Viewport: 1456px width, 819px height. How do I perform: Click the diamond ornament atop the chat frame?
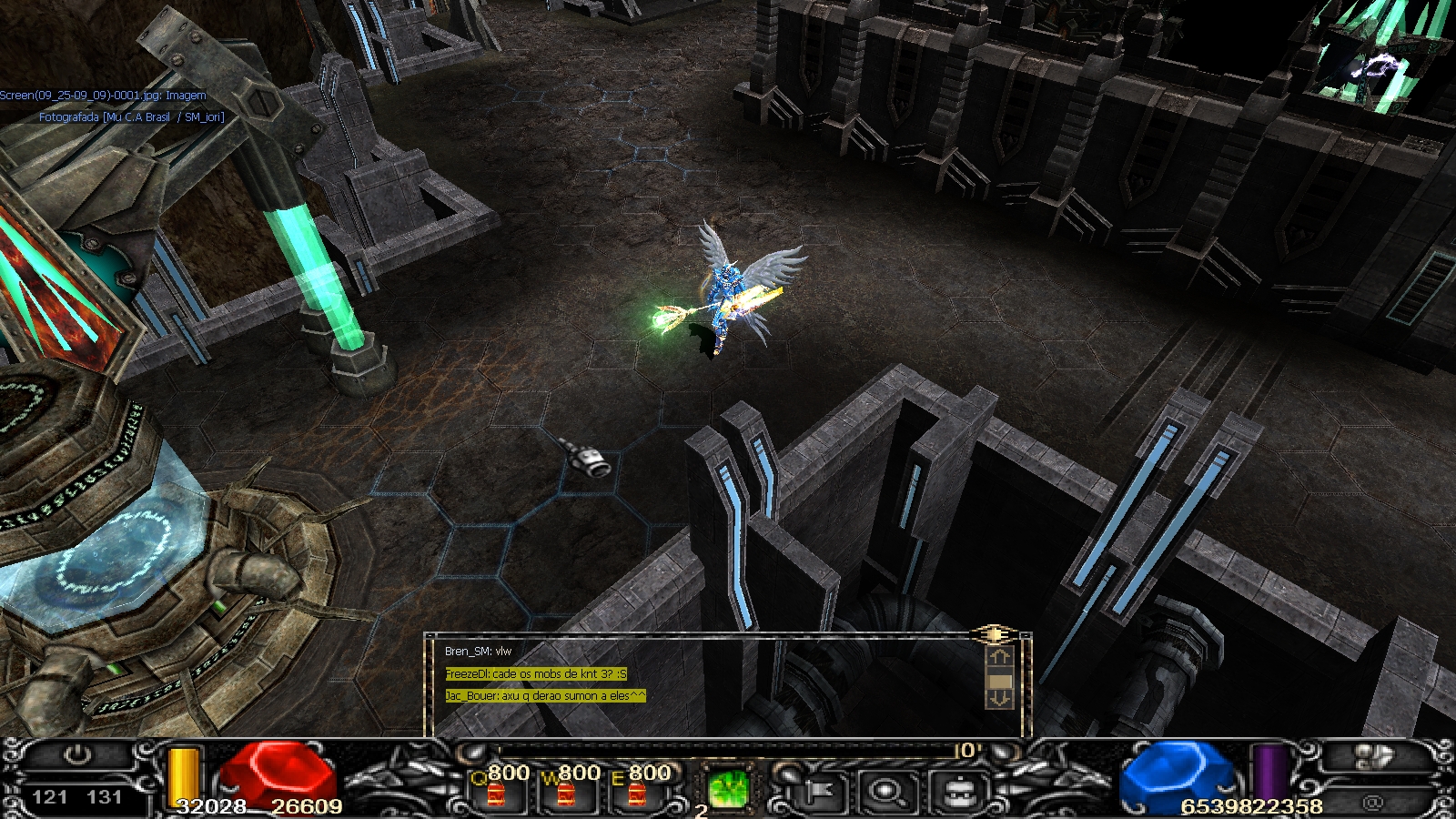pyautogui.click(x=995, y=633)
